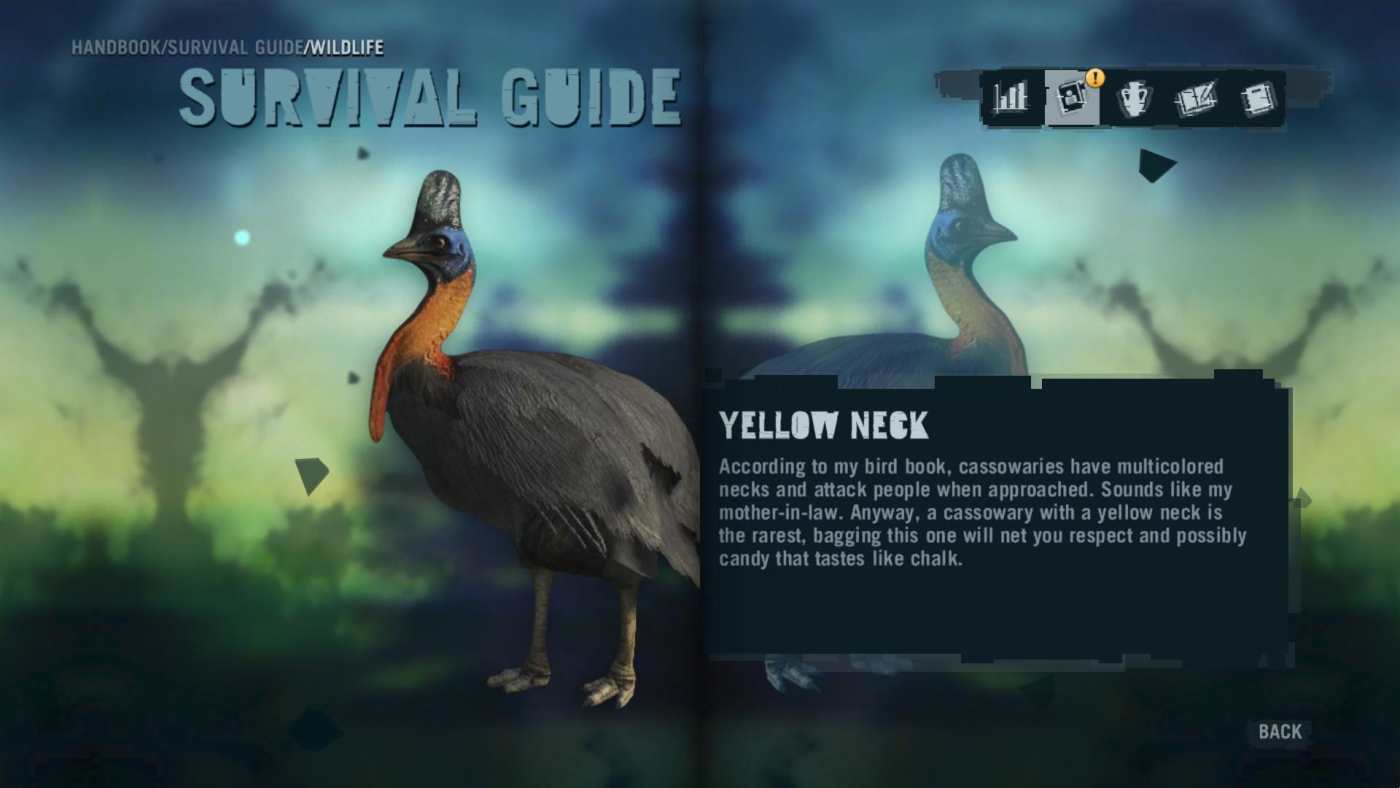
Task: Select the leftmost icon in the handbook toolbar
Action: pos(1009,97)
